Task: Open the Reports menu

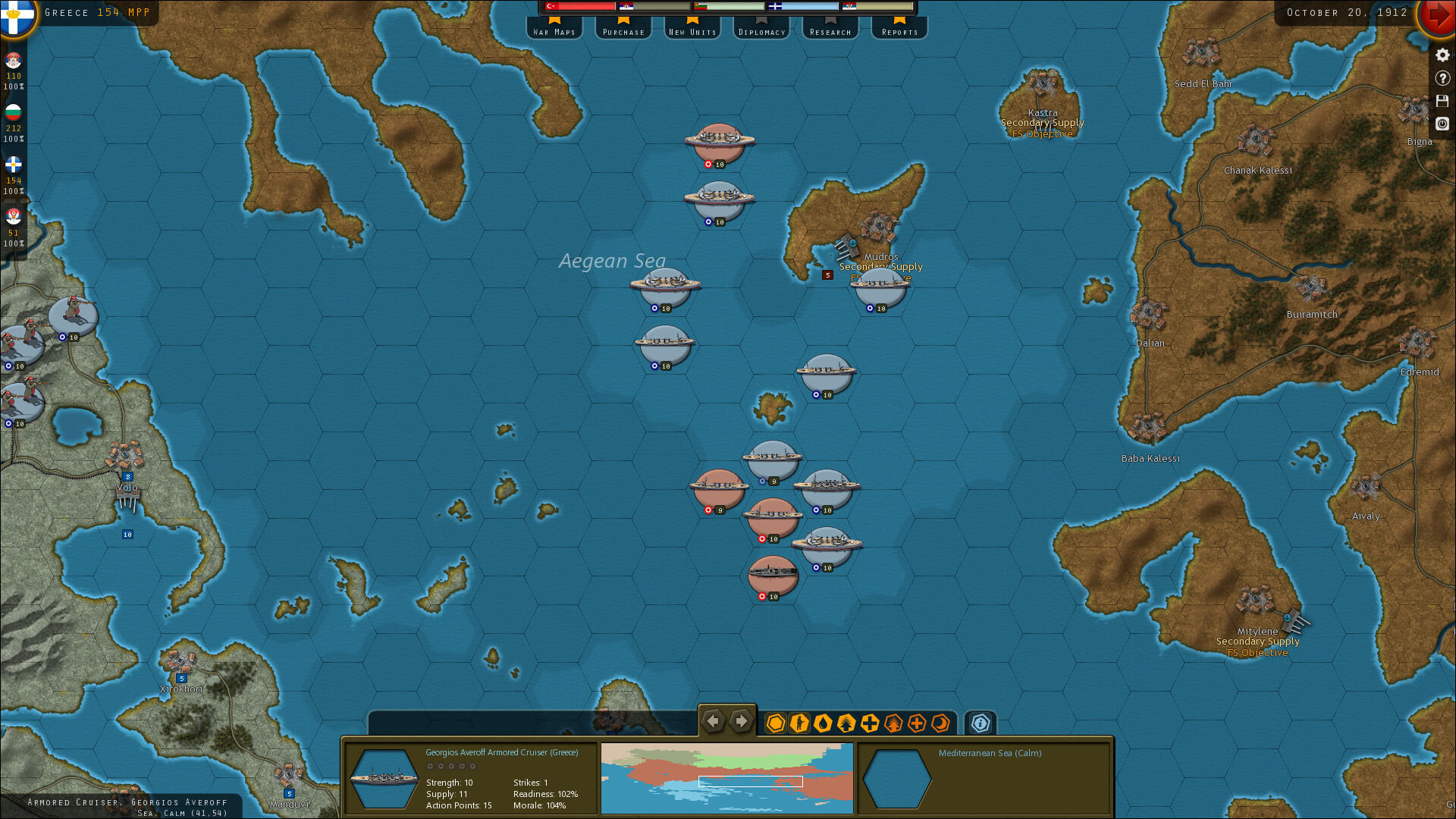Action: pyautogui.click(x=899, y=31)
